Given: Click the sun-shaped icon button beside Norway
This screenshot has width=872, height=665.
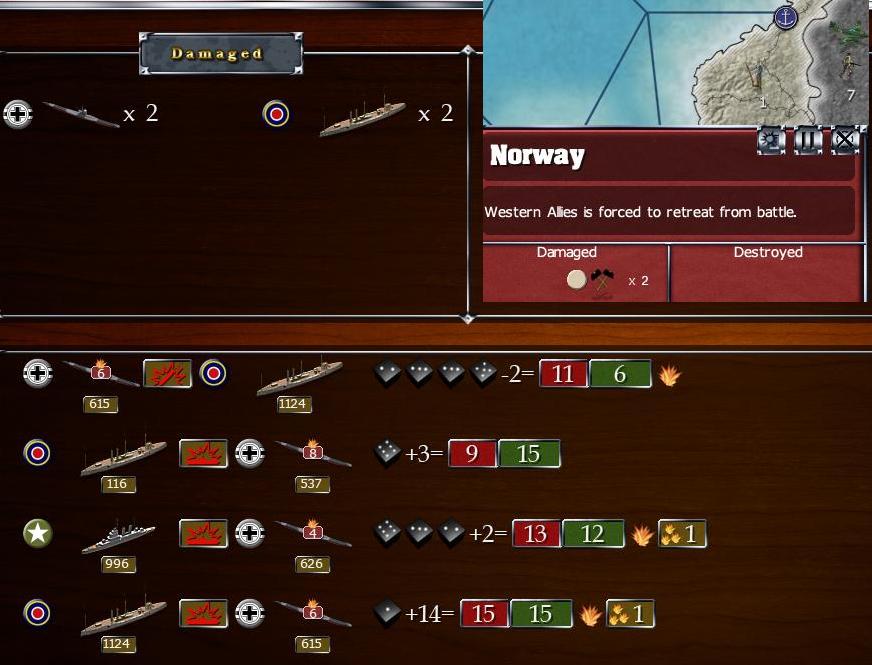Looking at the screenshot, I should point(771,140).
